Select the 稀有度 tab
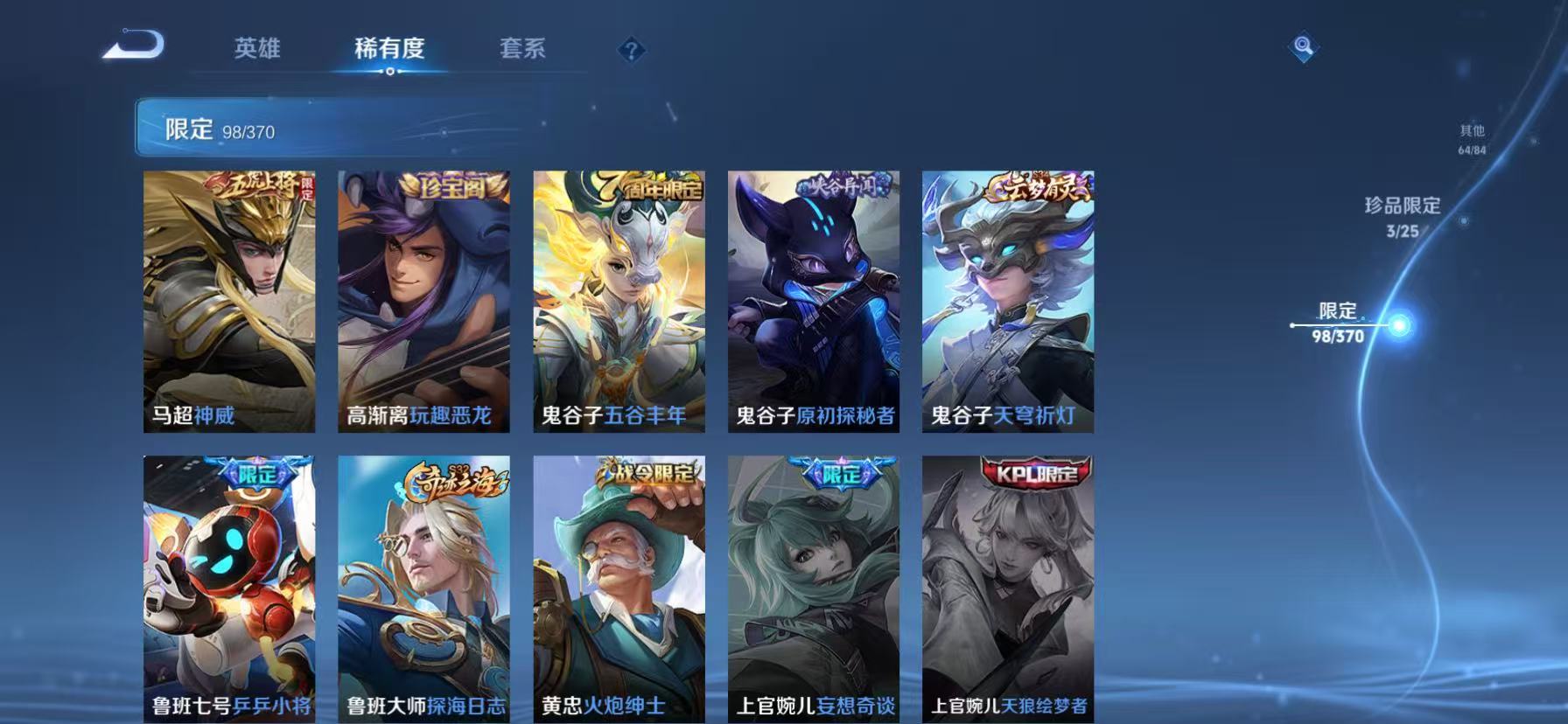The width and height of the screenshot is (1568, 724). coord(389,50)
